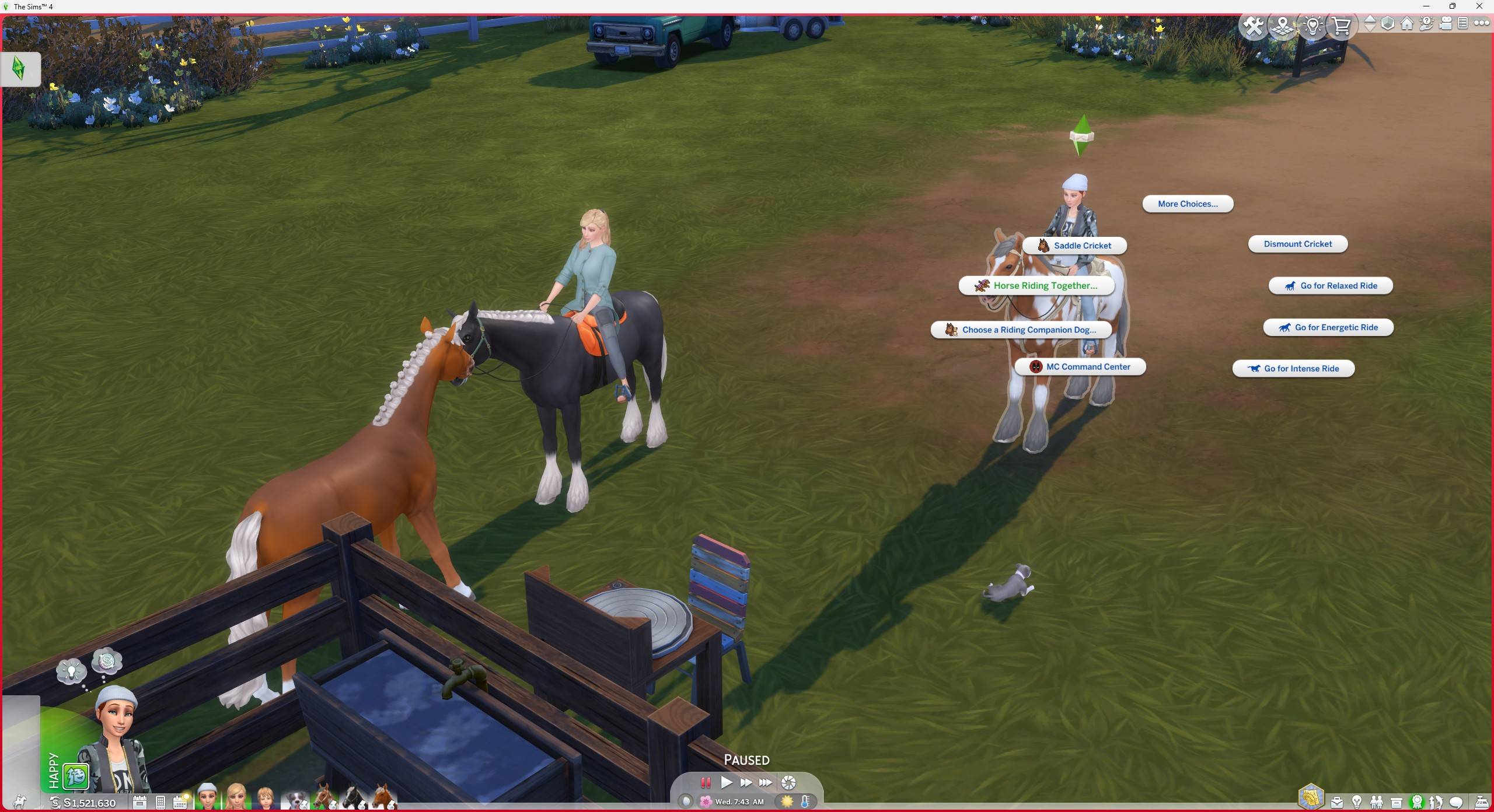Choose Go for Energetic Ride
Screen dimensions: 1494x812
[1328, 327]
